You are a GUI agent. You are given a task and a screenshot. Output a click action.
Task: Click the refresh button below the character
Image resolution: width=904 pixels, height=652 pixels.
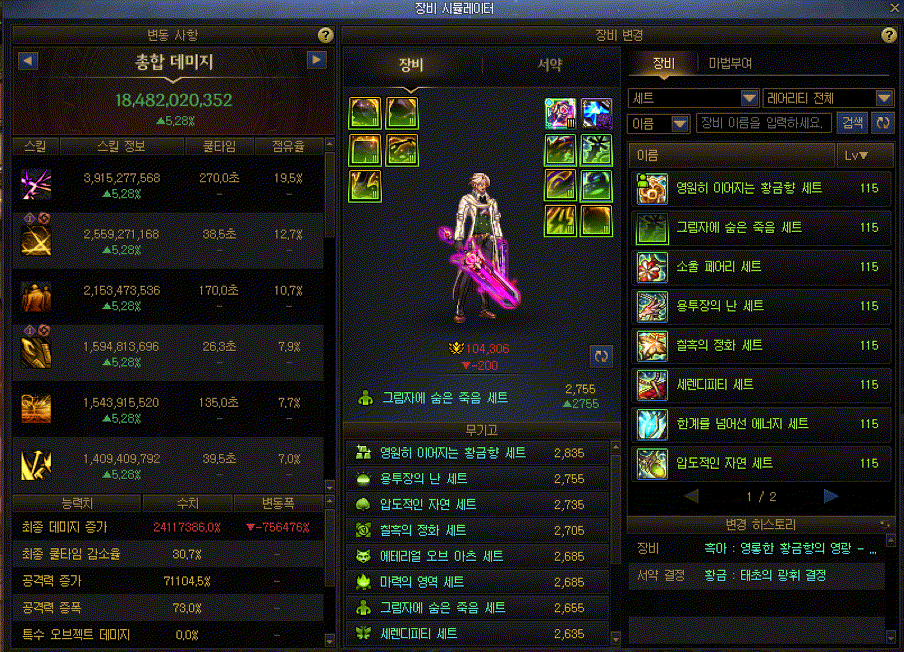pos(599,356)
